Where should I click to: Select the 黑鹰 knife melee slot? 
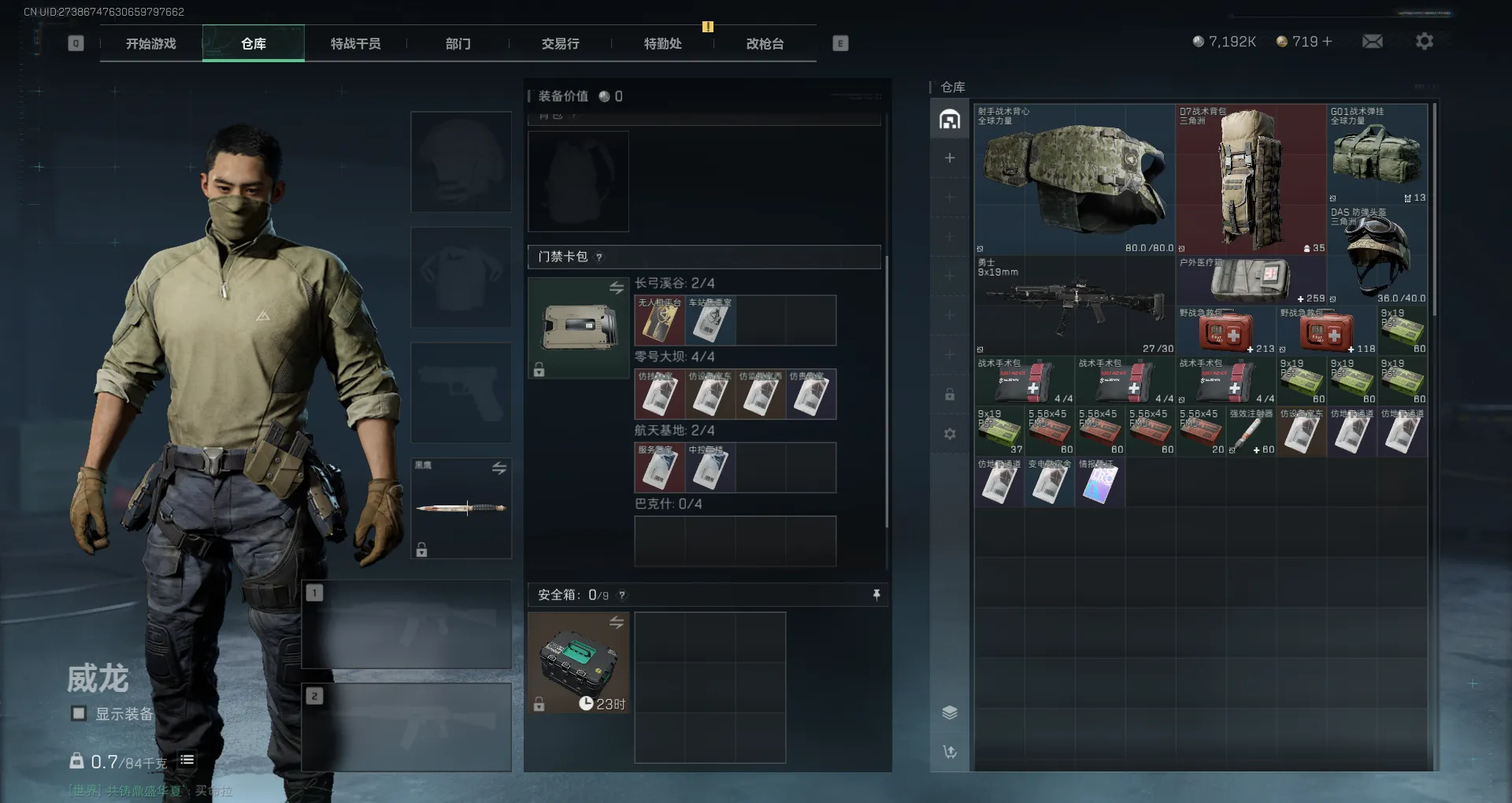pyautogui.click(x=461, y=508)
